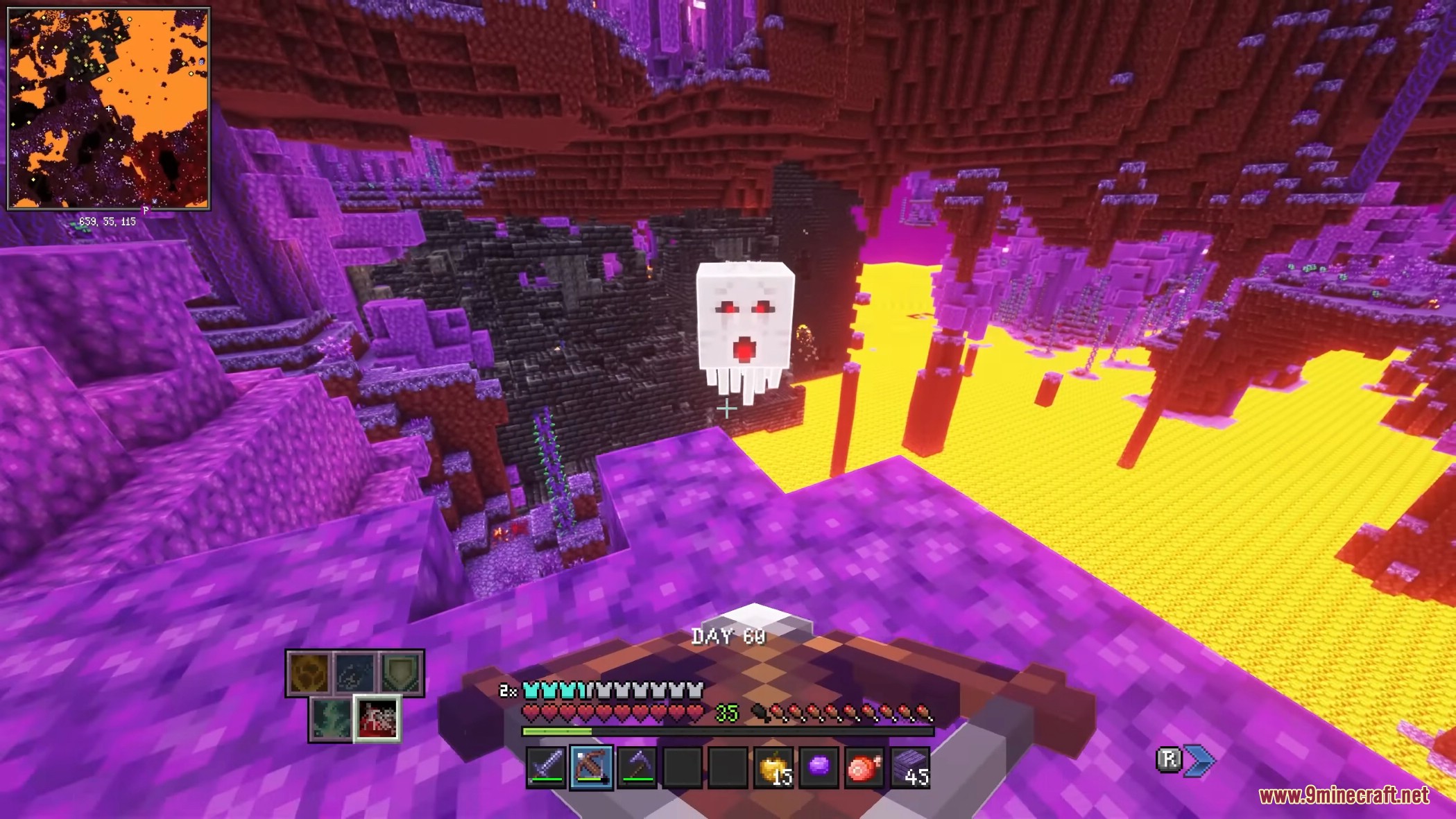
Task: Select the purple orb item slot
Action: [819, 767]
